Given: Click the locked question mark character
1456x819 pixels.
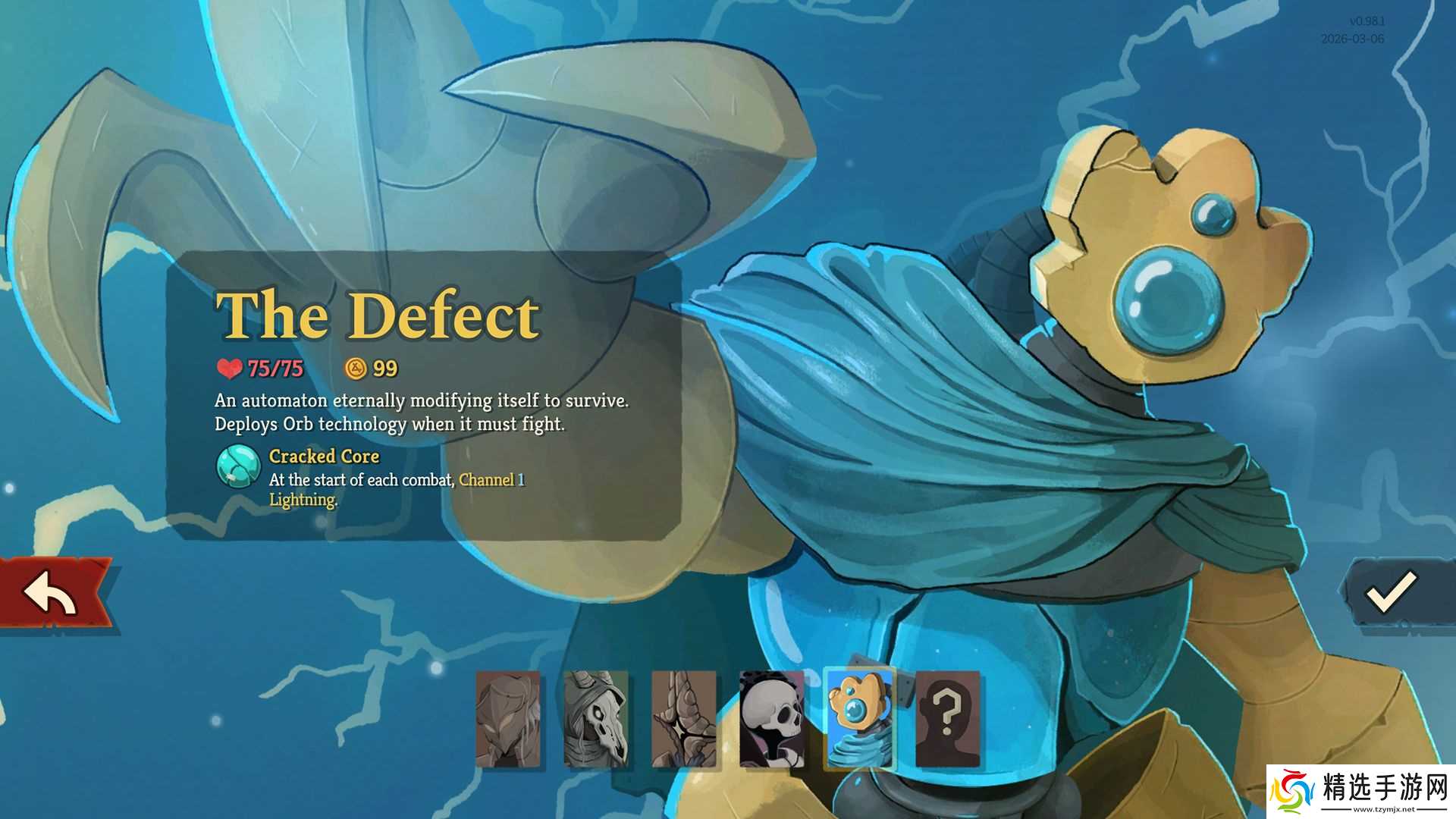Looking at the screenshot, I should click(x=948, y=719).
